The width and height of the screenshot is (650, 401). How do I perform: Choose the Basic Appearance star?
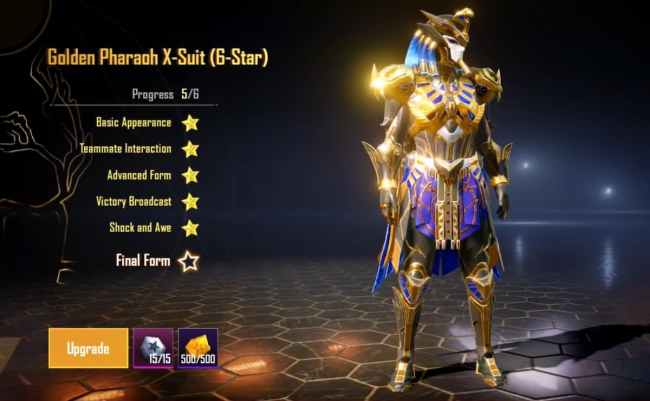click(189, 123)
